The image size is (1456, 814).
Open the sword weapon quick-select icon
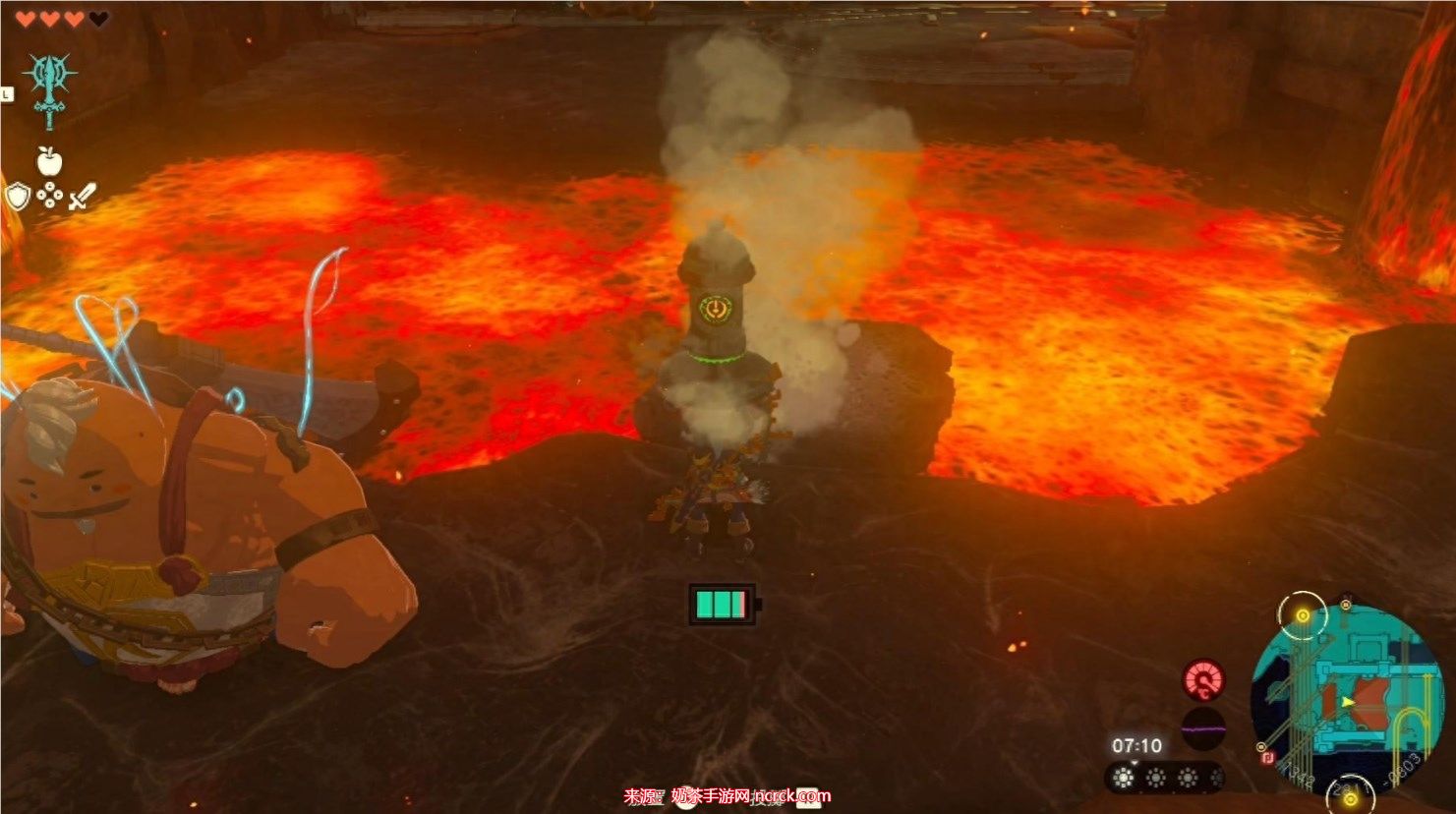(81, 197)
